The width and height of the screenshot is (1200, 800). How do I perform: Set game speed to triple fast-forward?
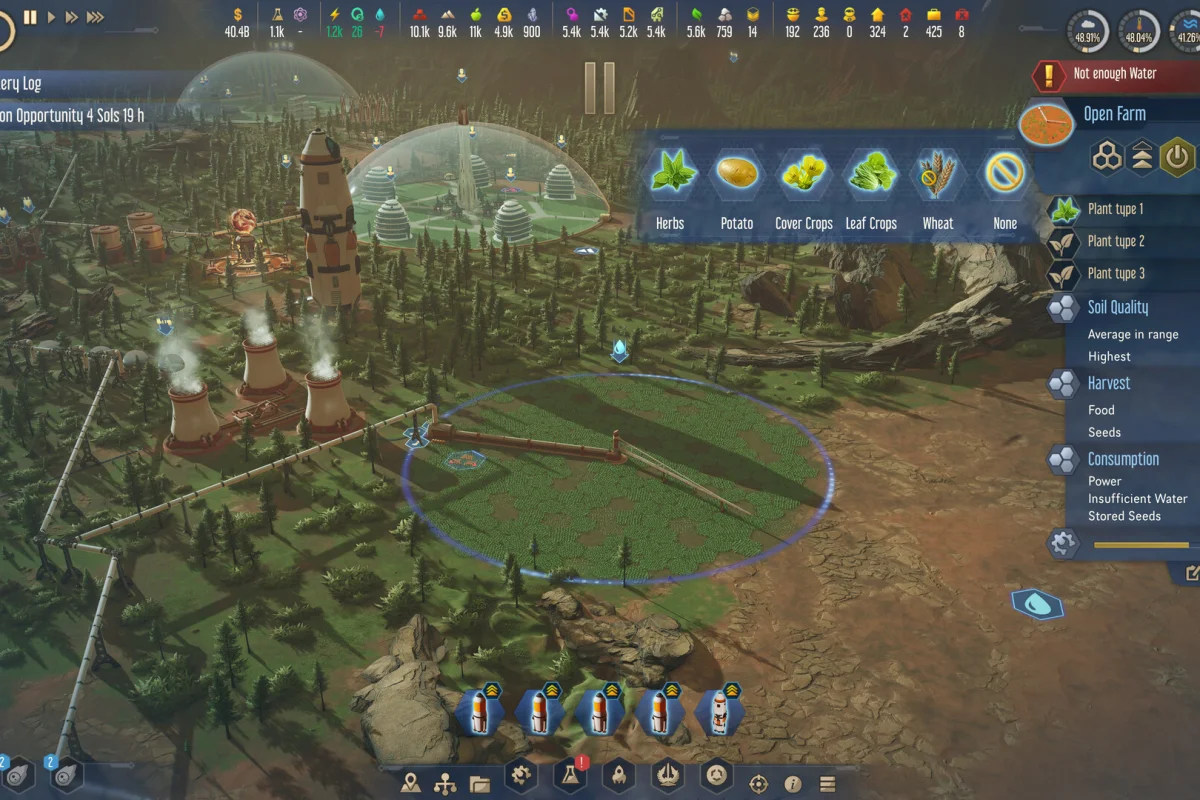(95, 17)
